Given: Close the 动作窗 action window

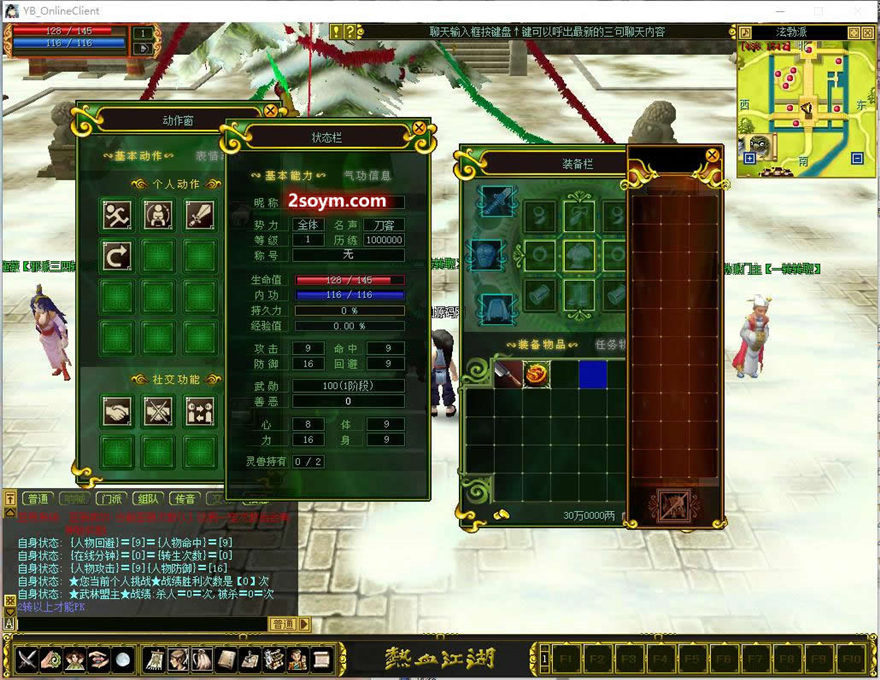Looking at the screenshot, I should [x=270, y=111].
